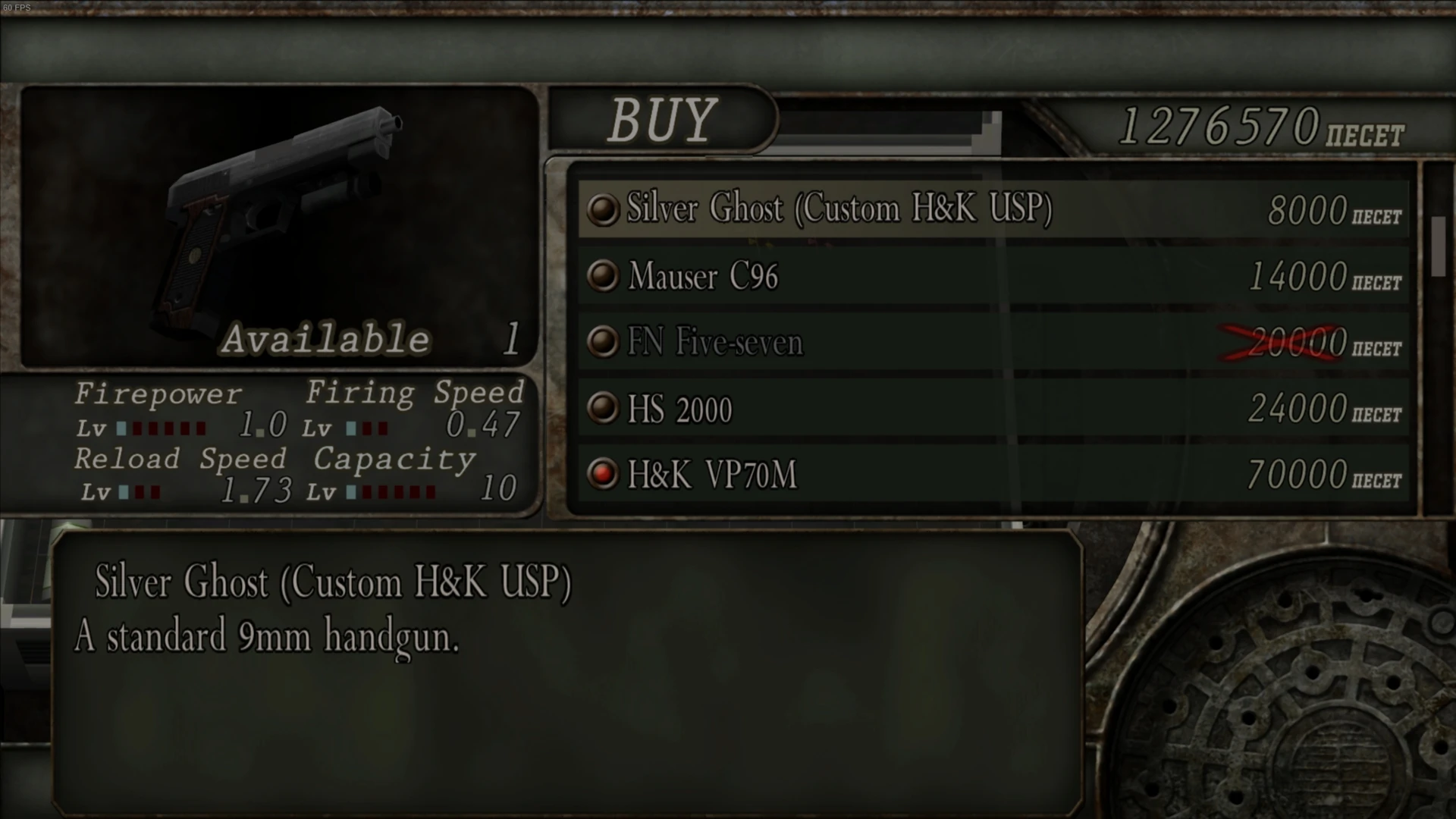The height and width of the screenshot is (819, 1456).
Task: Click the bullet marker beside HS 2000
Action: [603, 409]
